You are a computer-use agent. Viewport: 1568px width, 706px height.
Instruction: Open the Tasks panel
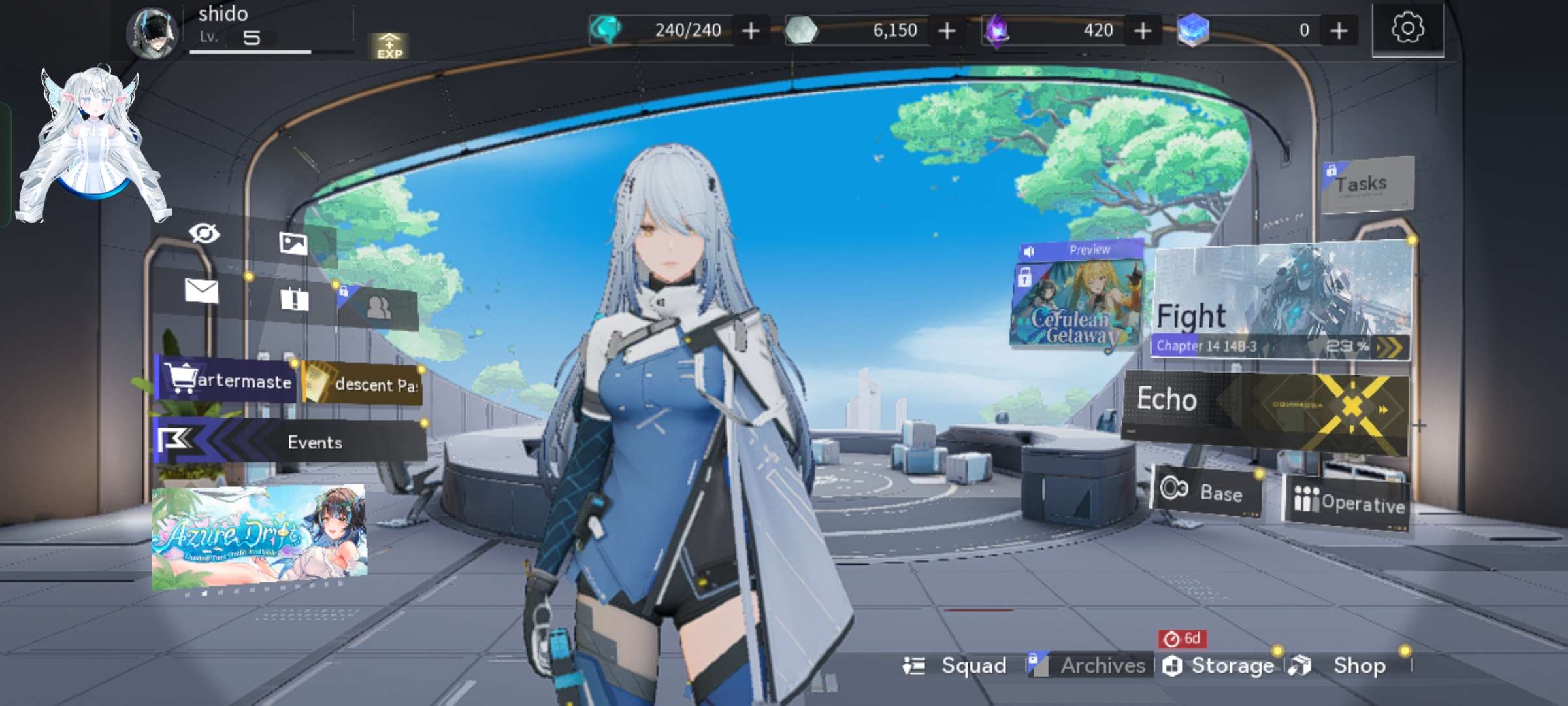pos(1367,184)
